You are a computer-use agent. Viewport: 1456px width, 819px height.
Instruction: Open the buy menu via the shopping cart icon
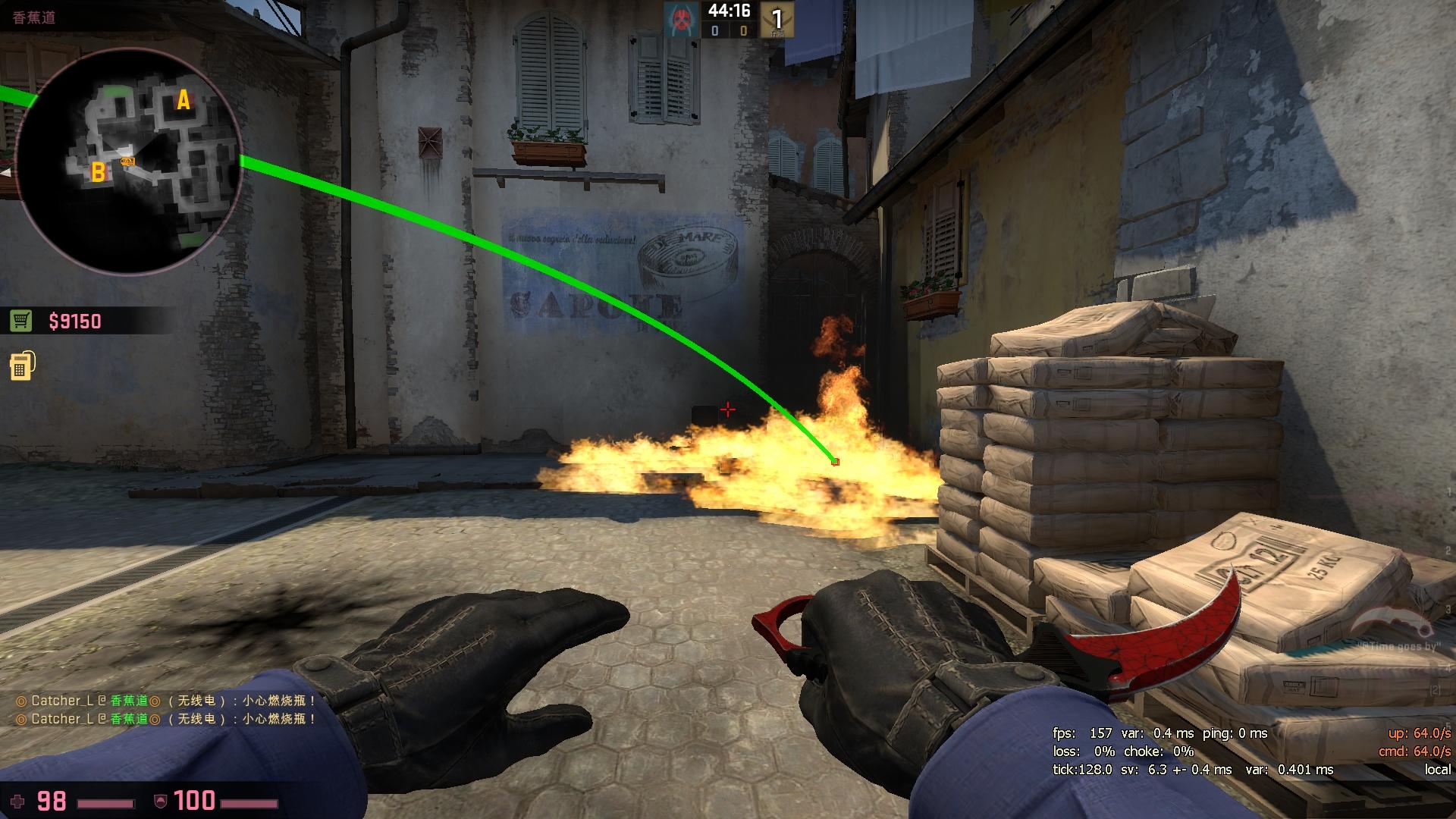20,321
